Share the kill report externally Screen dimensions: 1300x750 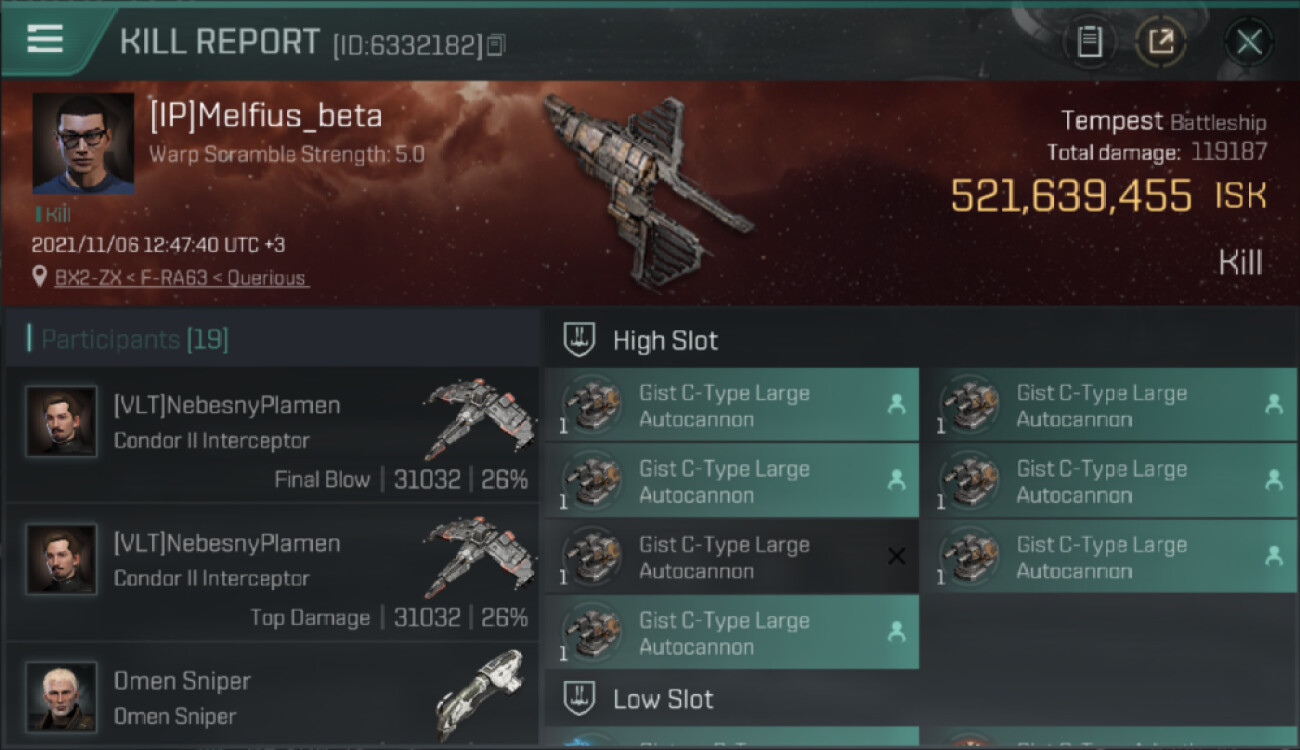point(1160,42)
